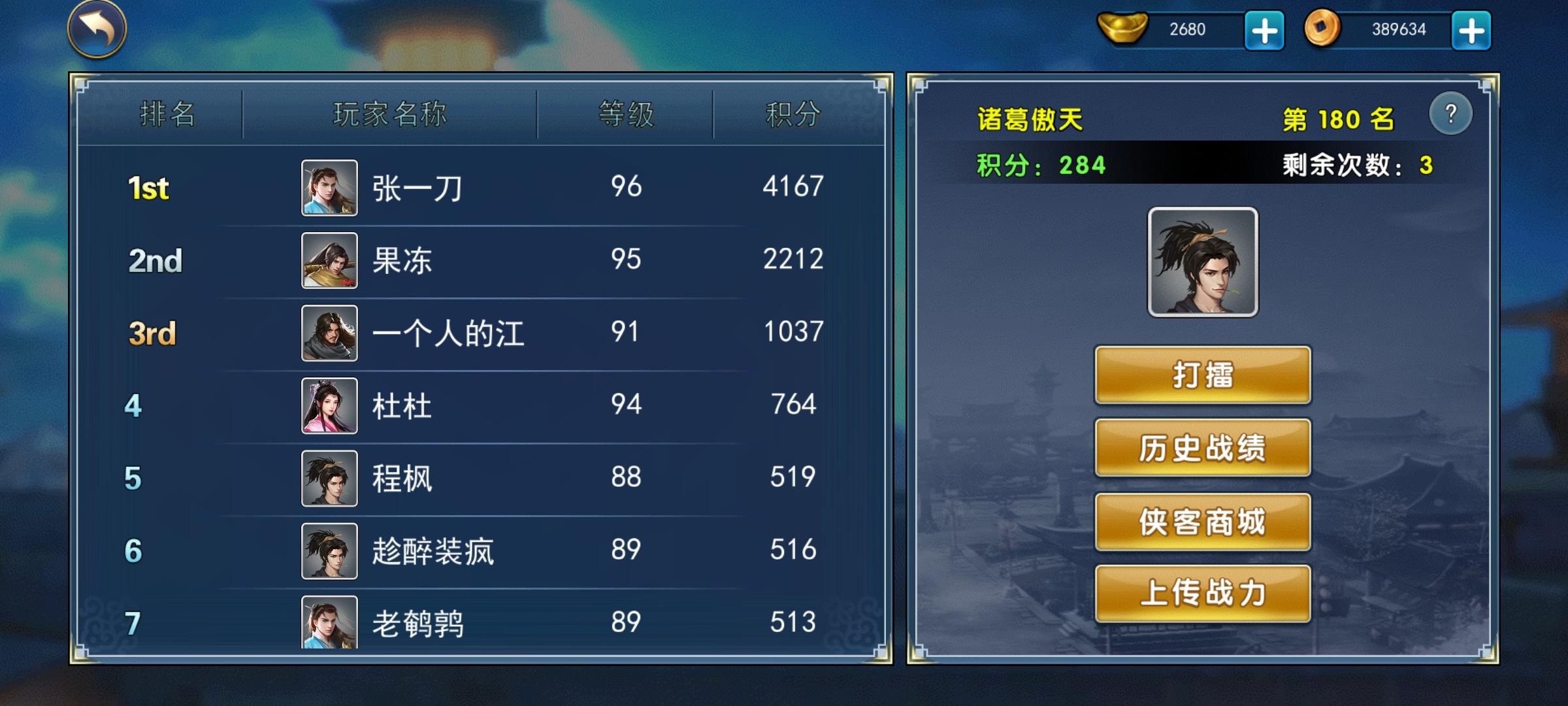This screenshot has width=1568, height=706.
Task: Open 打擂 to start an arena challenge
Action: 1202,376
